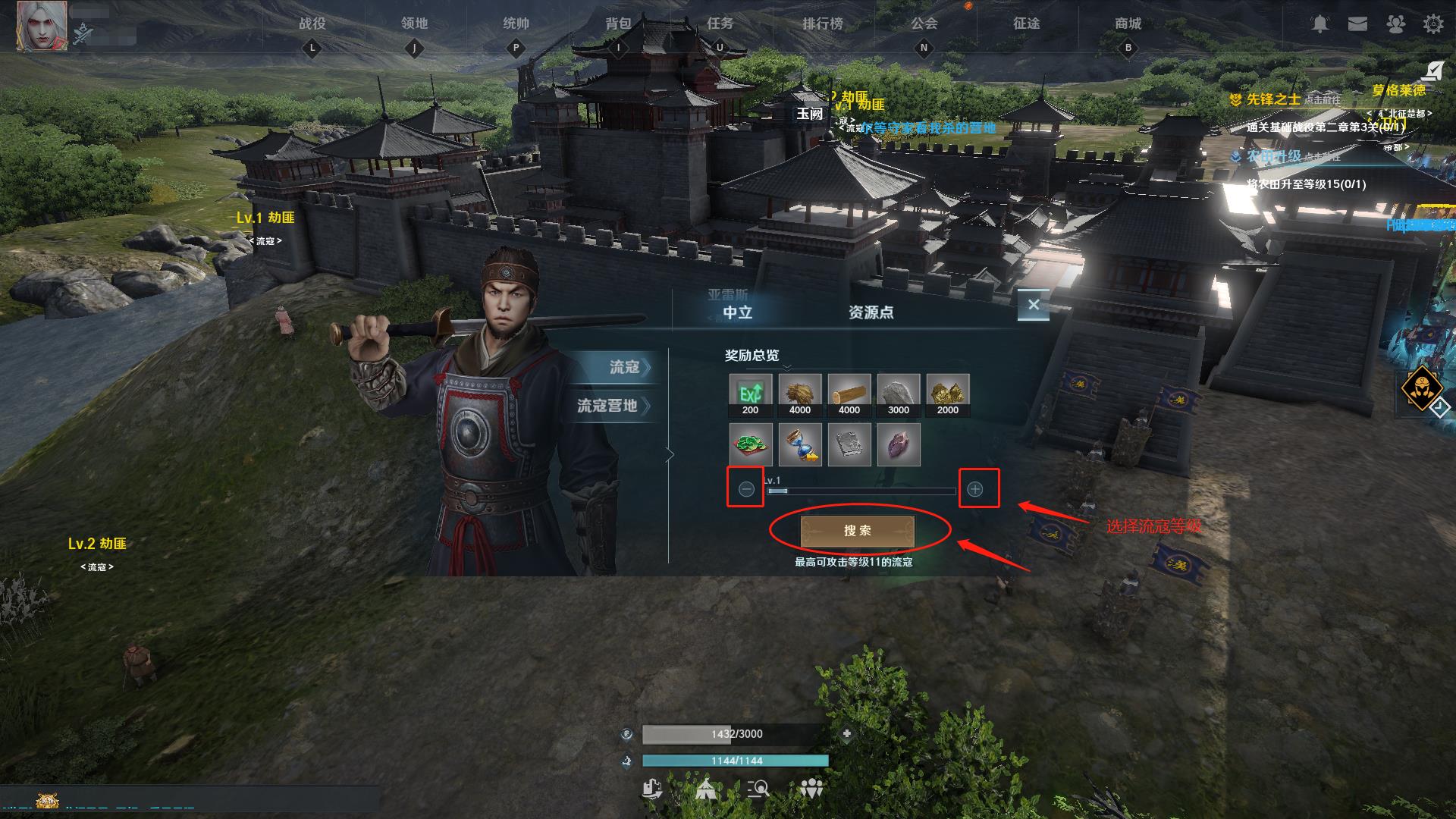Select the 中立 tab

tap(737, 312)
